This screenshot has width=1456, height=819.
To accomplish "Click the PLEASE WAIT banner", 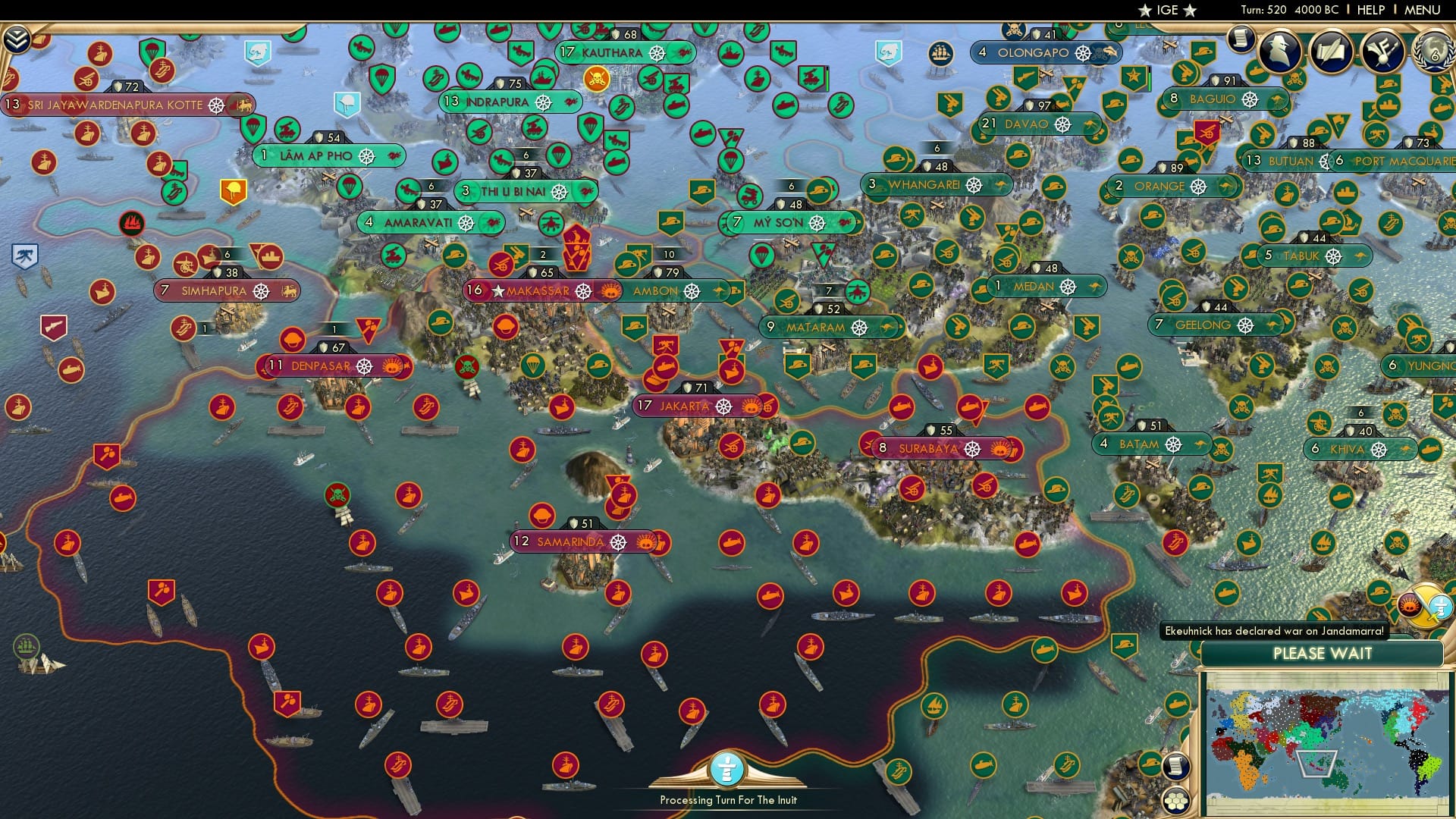I will [x=1323, y=653].
